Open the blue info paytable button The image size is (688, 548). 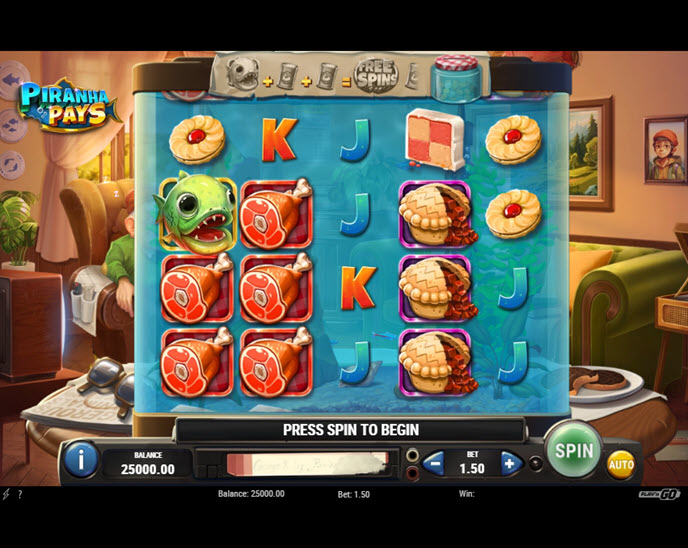coord(81,459)
